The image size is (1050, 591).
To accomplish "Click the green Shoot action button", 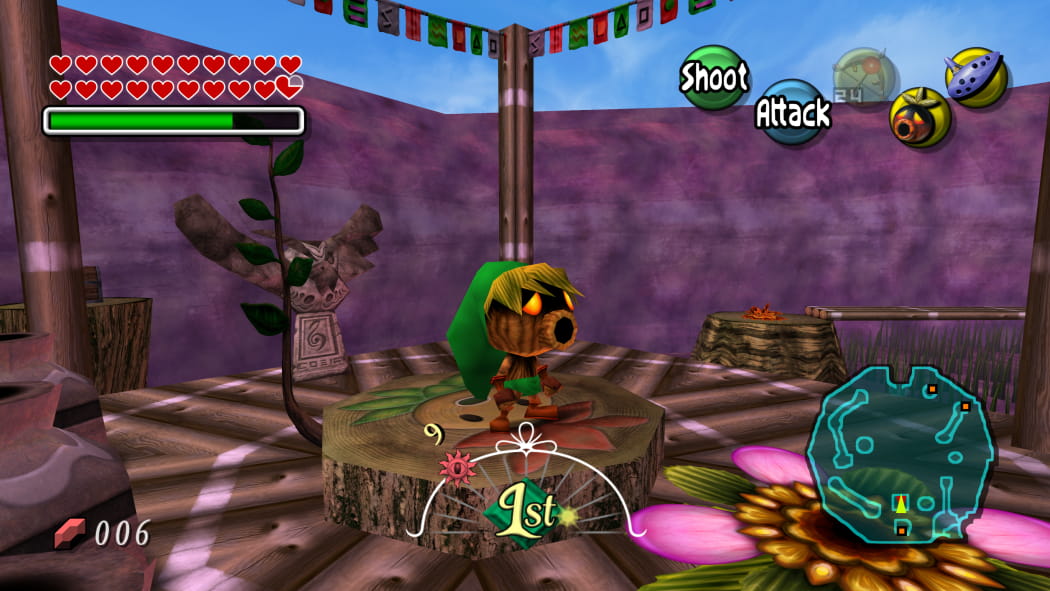I will (x=714, y=78).
